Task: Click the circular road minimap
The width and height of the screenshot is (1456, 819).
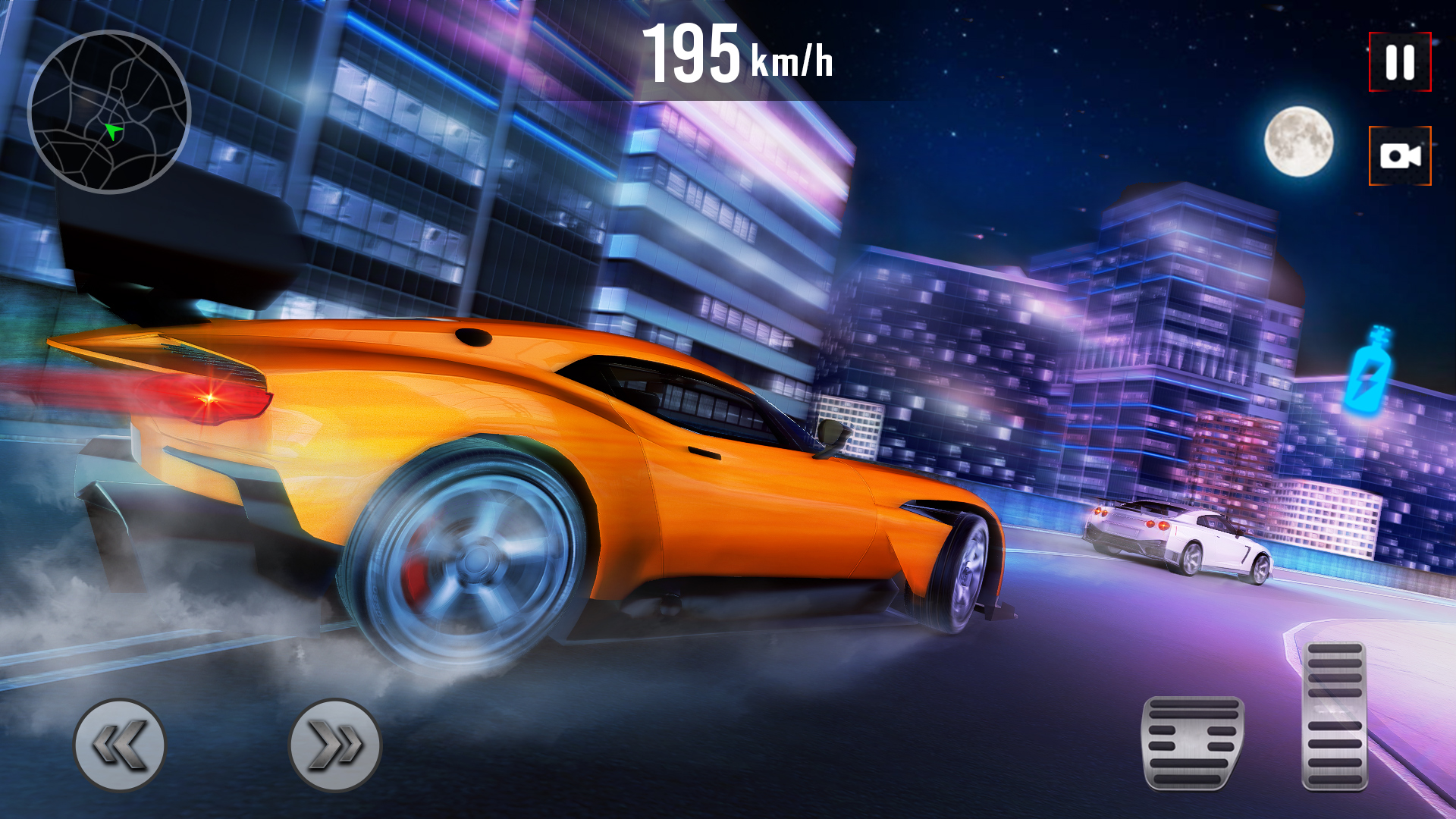Action: click(x=109, y=112)
